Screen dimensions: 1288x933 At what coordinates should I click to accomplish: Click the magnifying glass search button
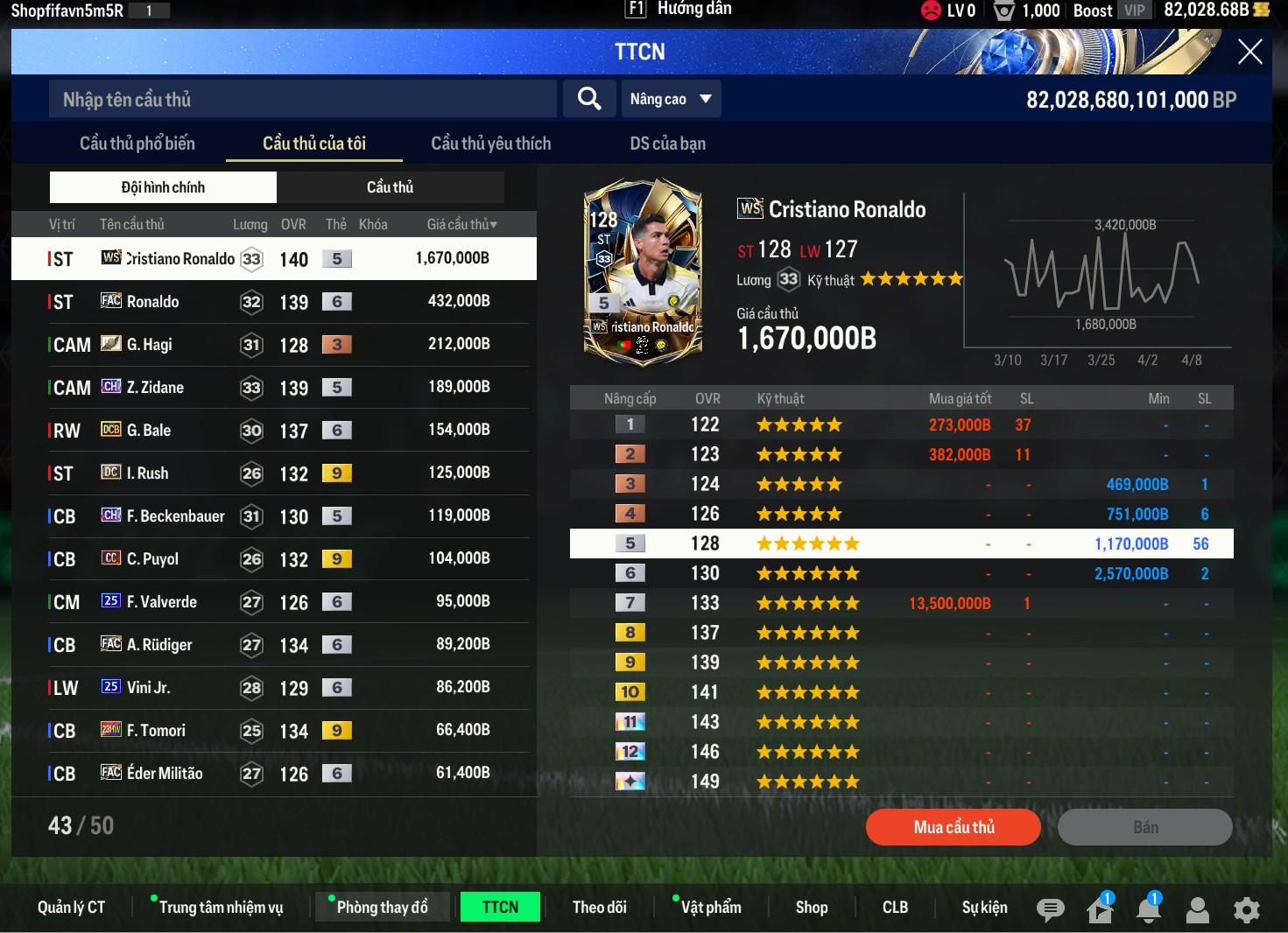pos(589,99)
